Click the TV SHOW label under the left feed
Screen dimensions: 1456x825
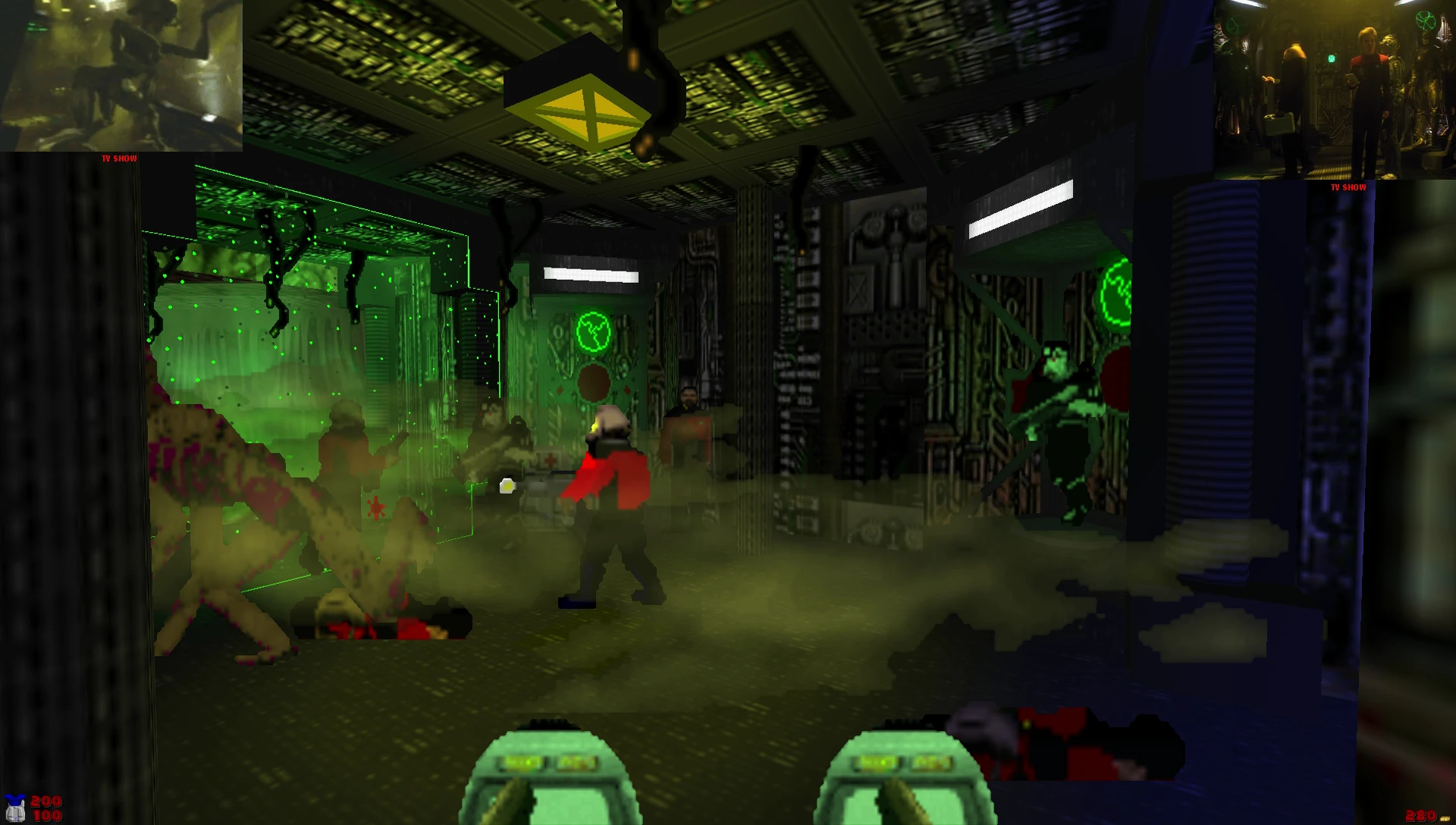[x=119, y=158]
